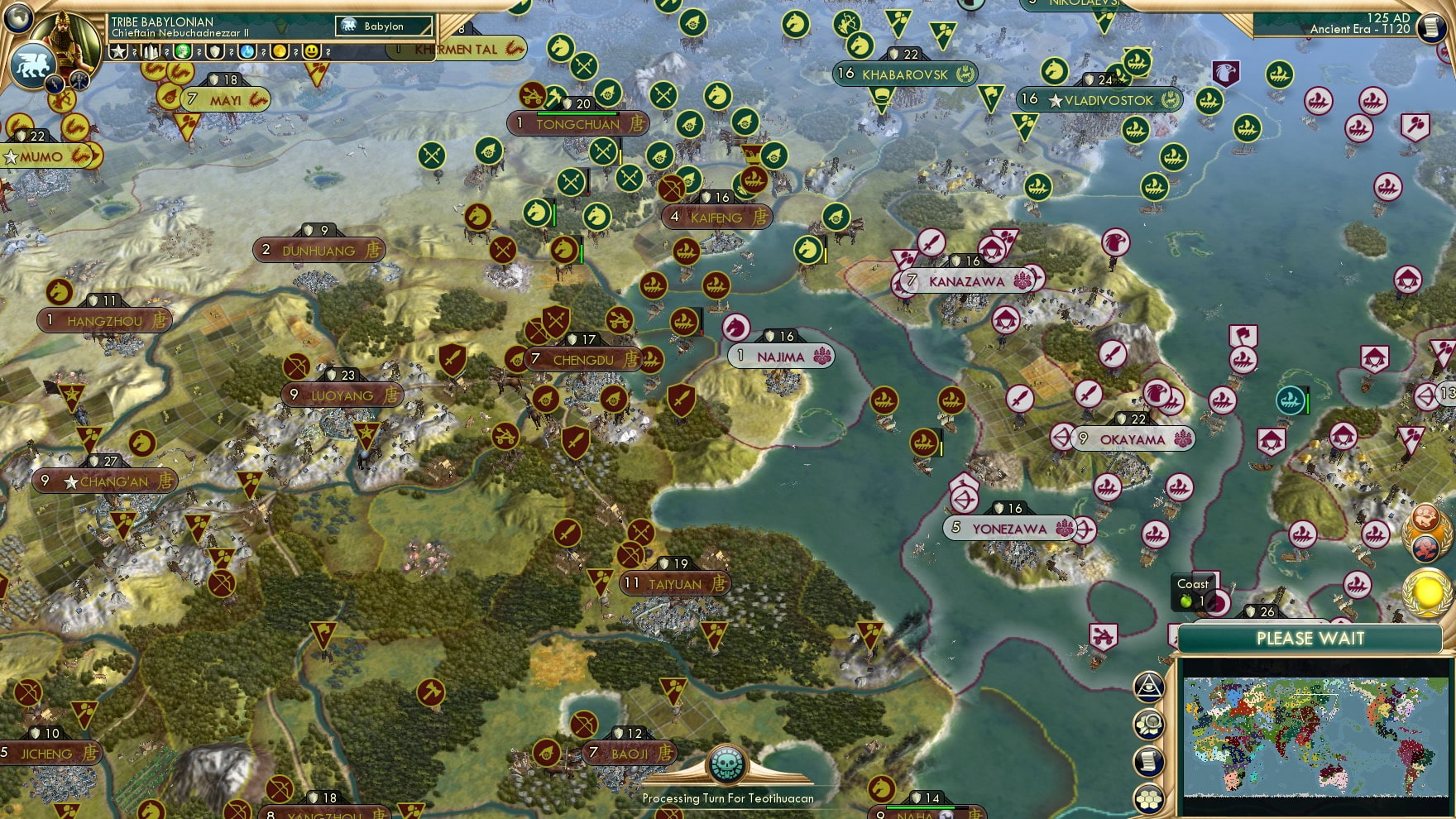Expand the Okayama city banner

(1132, 439)
